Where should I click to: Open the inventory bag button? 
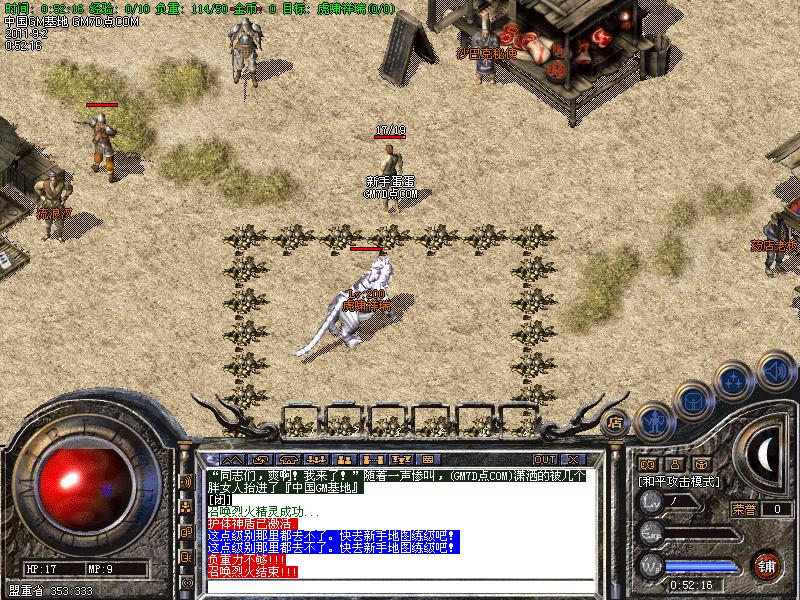point(693,401)
